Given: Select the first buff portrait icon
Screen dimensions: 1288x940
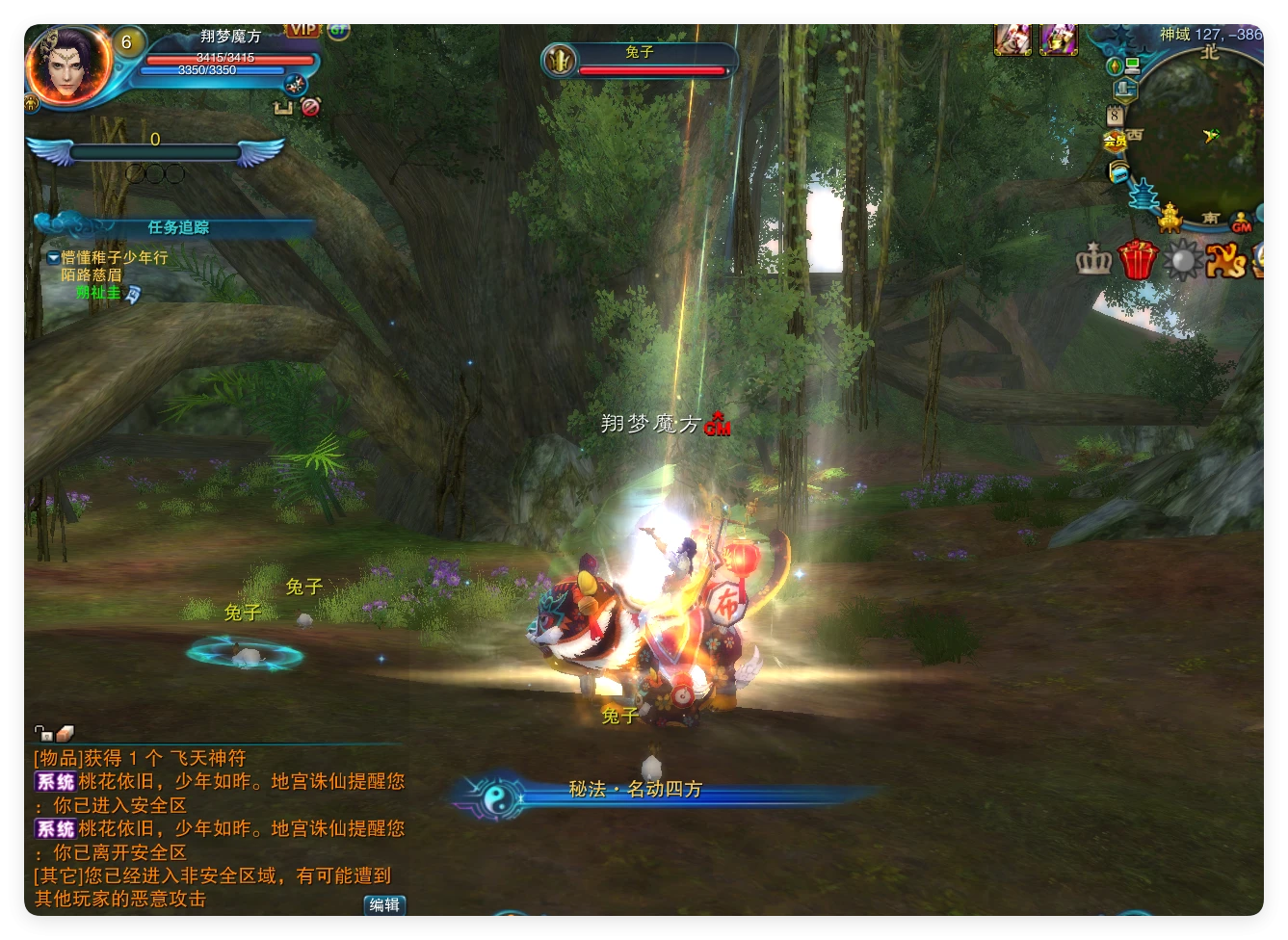Looking at the screenshot, I should [1012, 39].
